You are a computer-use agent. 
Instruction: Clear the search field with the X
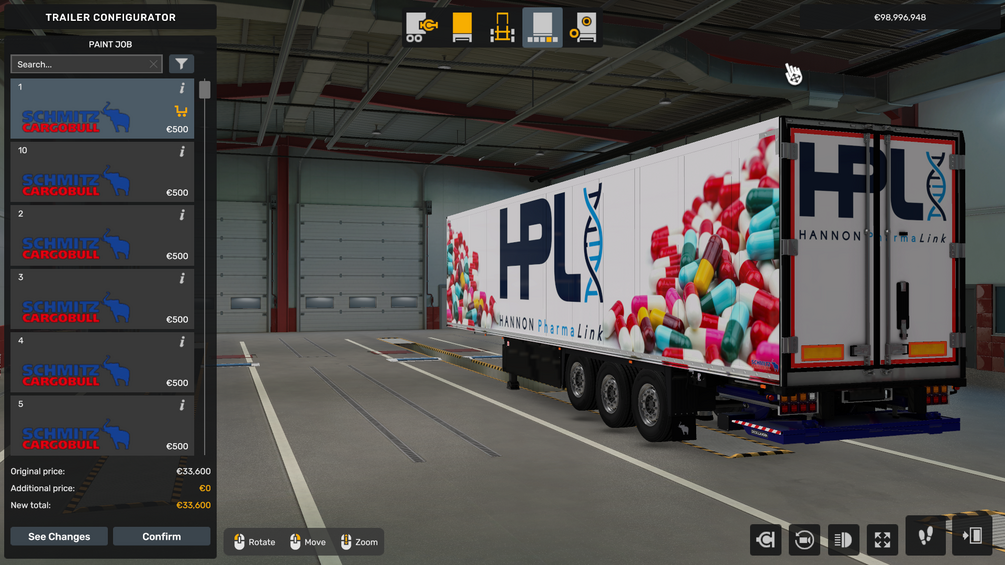(153, 64)
